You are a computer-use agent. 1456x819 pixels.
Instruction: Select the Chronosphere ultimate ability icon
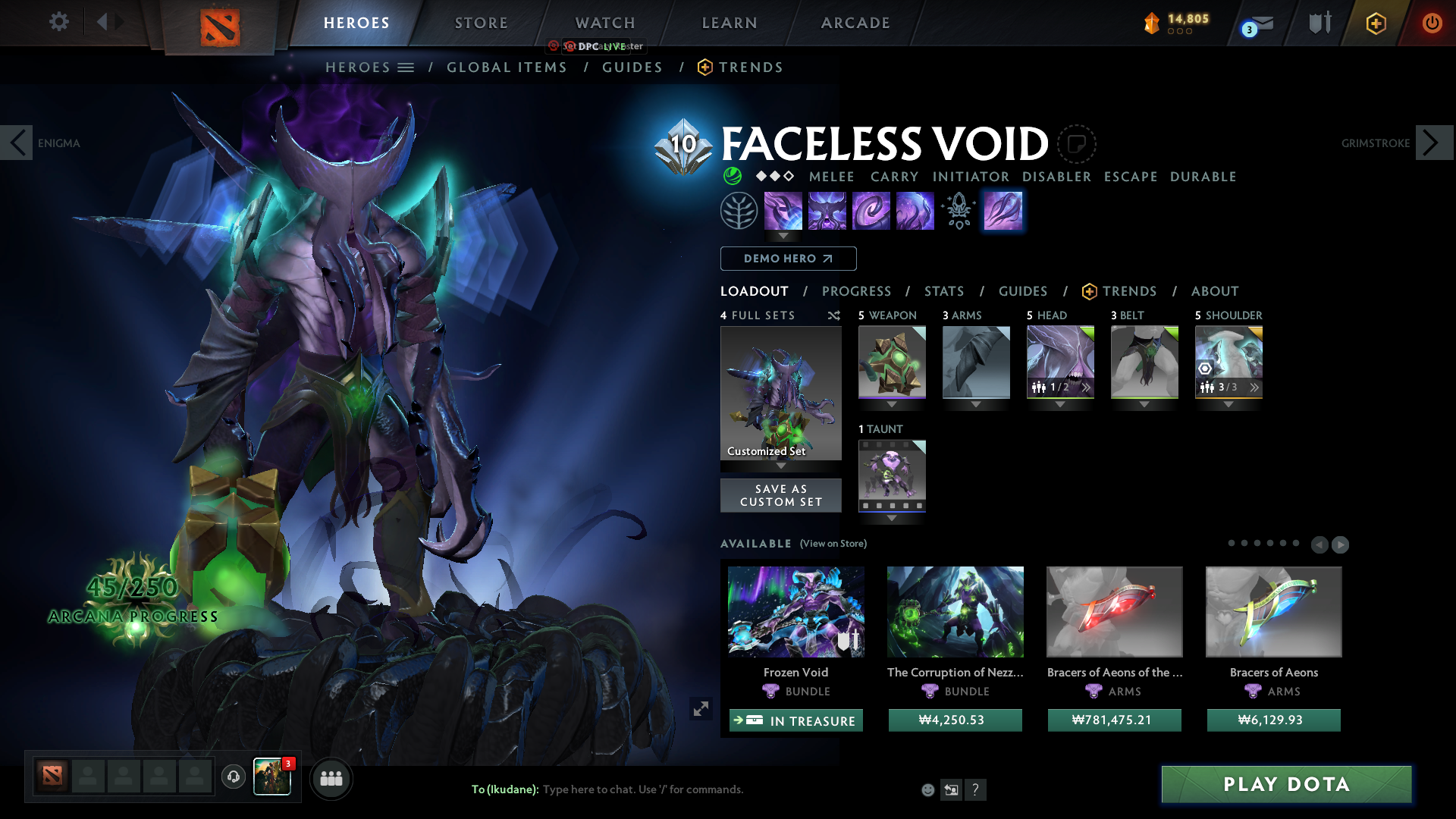1003,211
